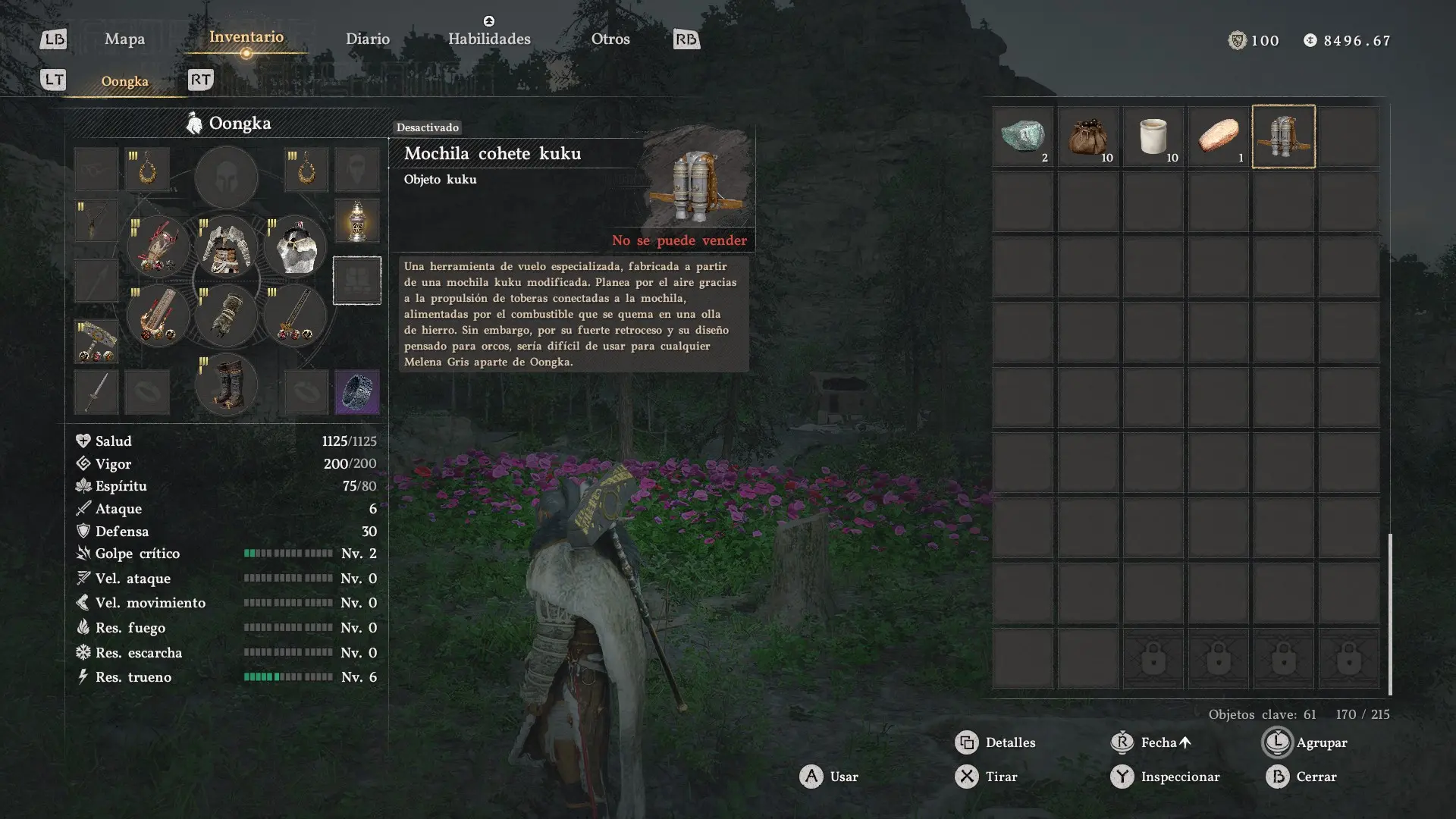Select the green ore inventory slot
This screenshot has width=1456, height=819.
tap(1023, 136)
